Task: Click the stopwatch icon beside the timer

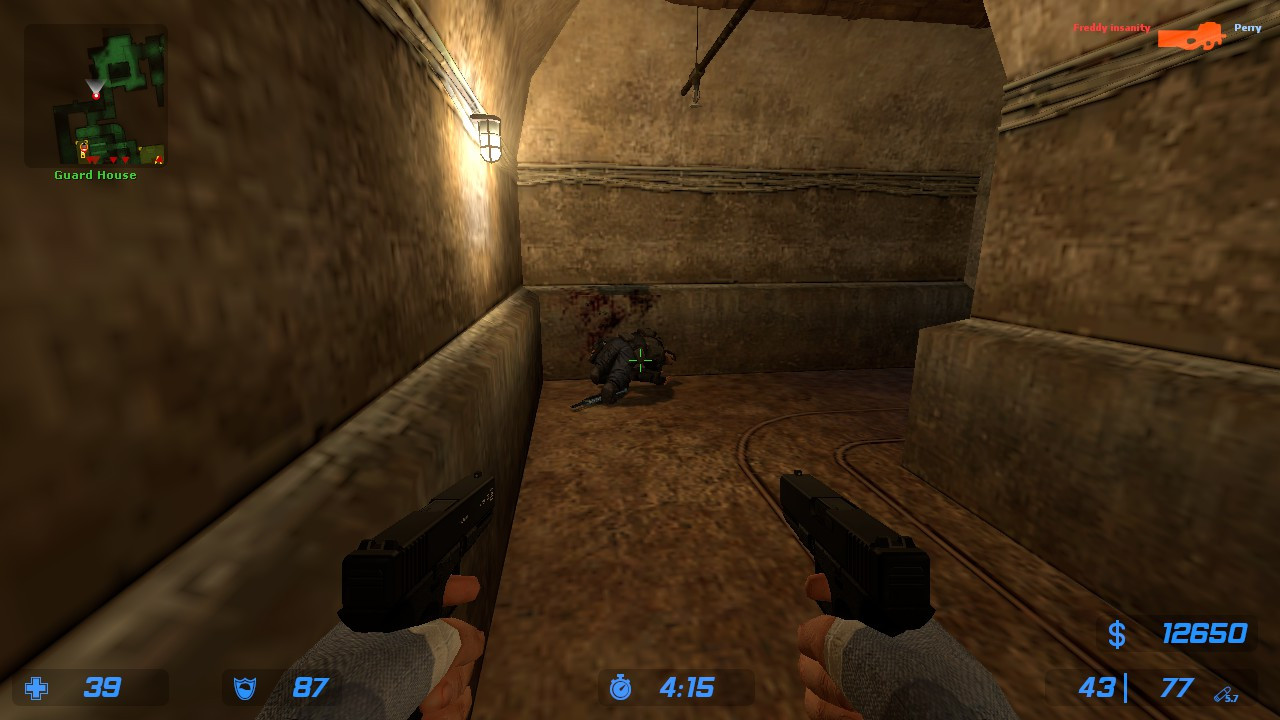Action: click(x=621, y=688)
